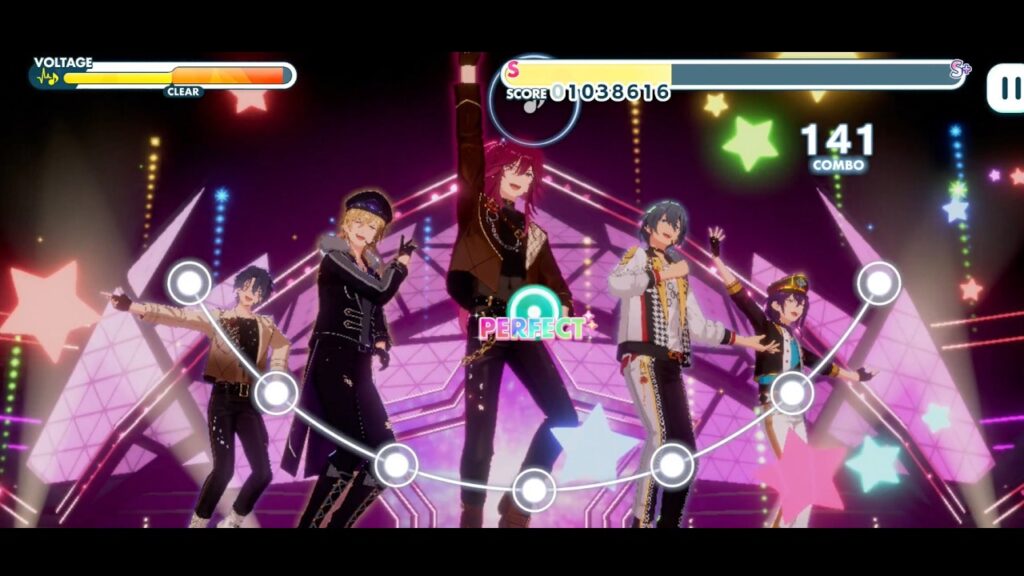This screenshot has width=1024, height=576.
Task: Tap the rightmost note circle on the arc
Action: coord(878,283)
